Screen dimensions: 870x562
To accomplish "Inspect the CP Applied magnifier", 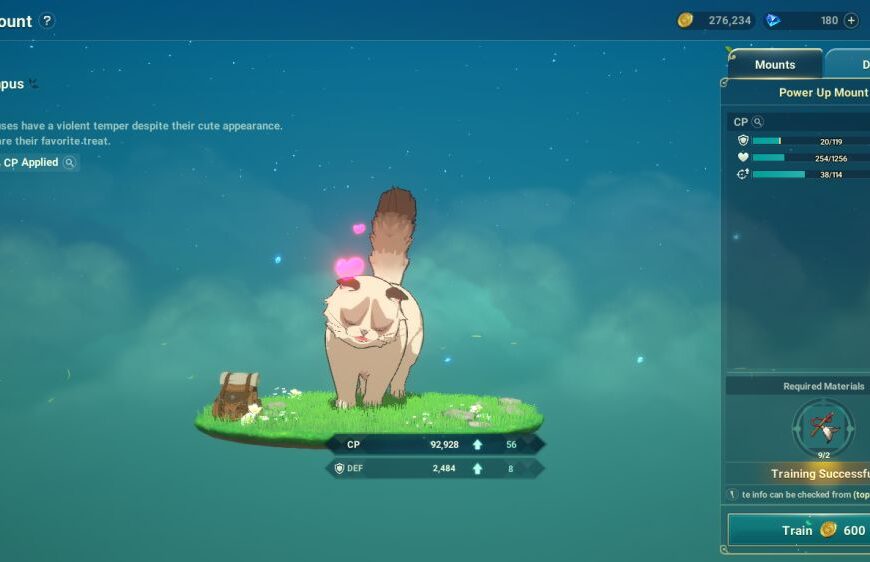I will coord(69,162).
